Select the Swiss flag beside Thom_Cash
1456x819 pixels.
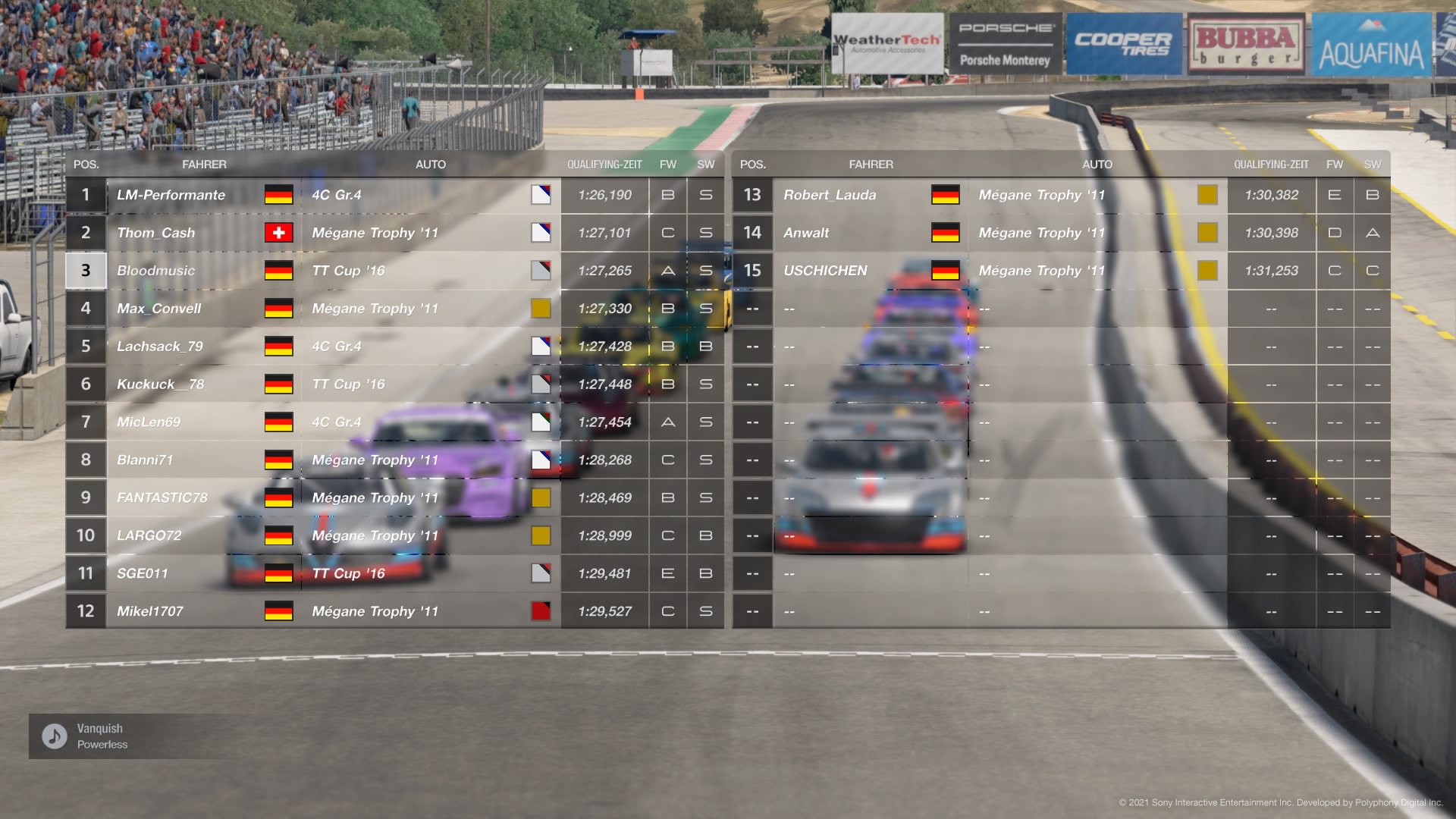point(279,233)
